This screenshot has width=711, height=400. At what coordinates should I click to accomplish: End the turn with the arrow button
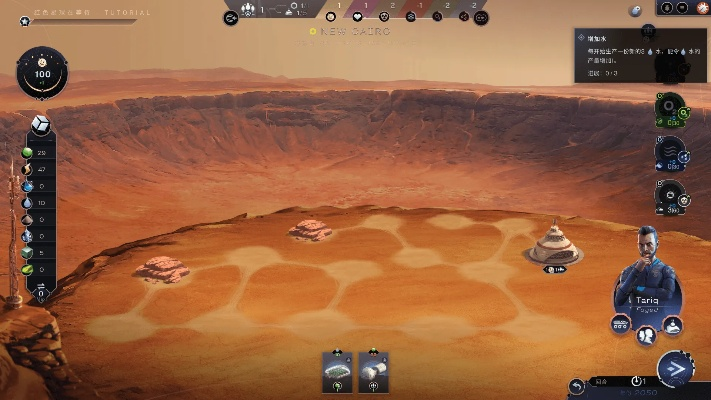[x=676, y=369]
